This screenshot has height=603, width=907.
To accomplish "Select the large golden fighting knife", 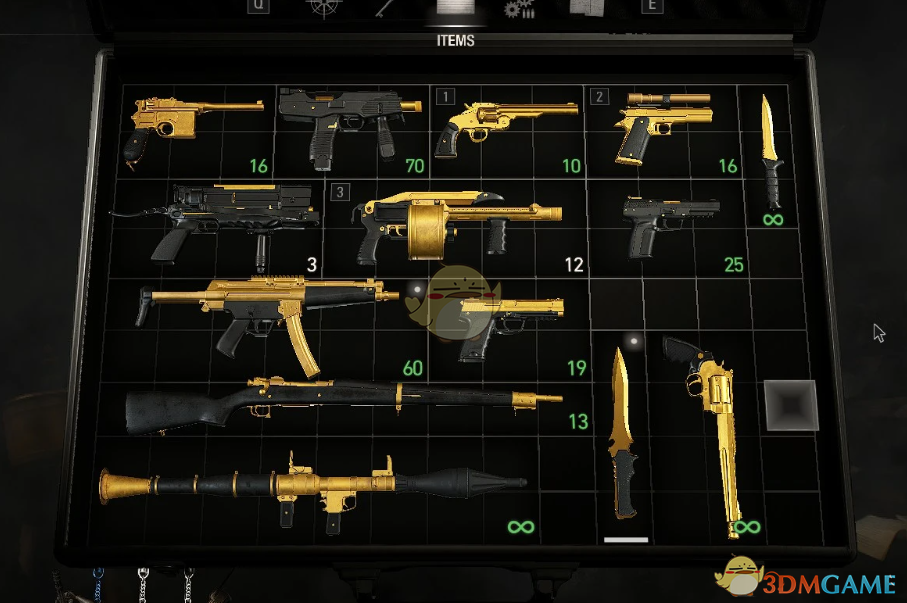I will coord(624,440).
